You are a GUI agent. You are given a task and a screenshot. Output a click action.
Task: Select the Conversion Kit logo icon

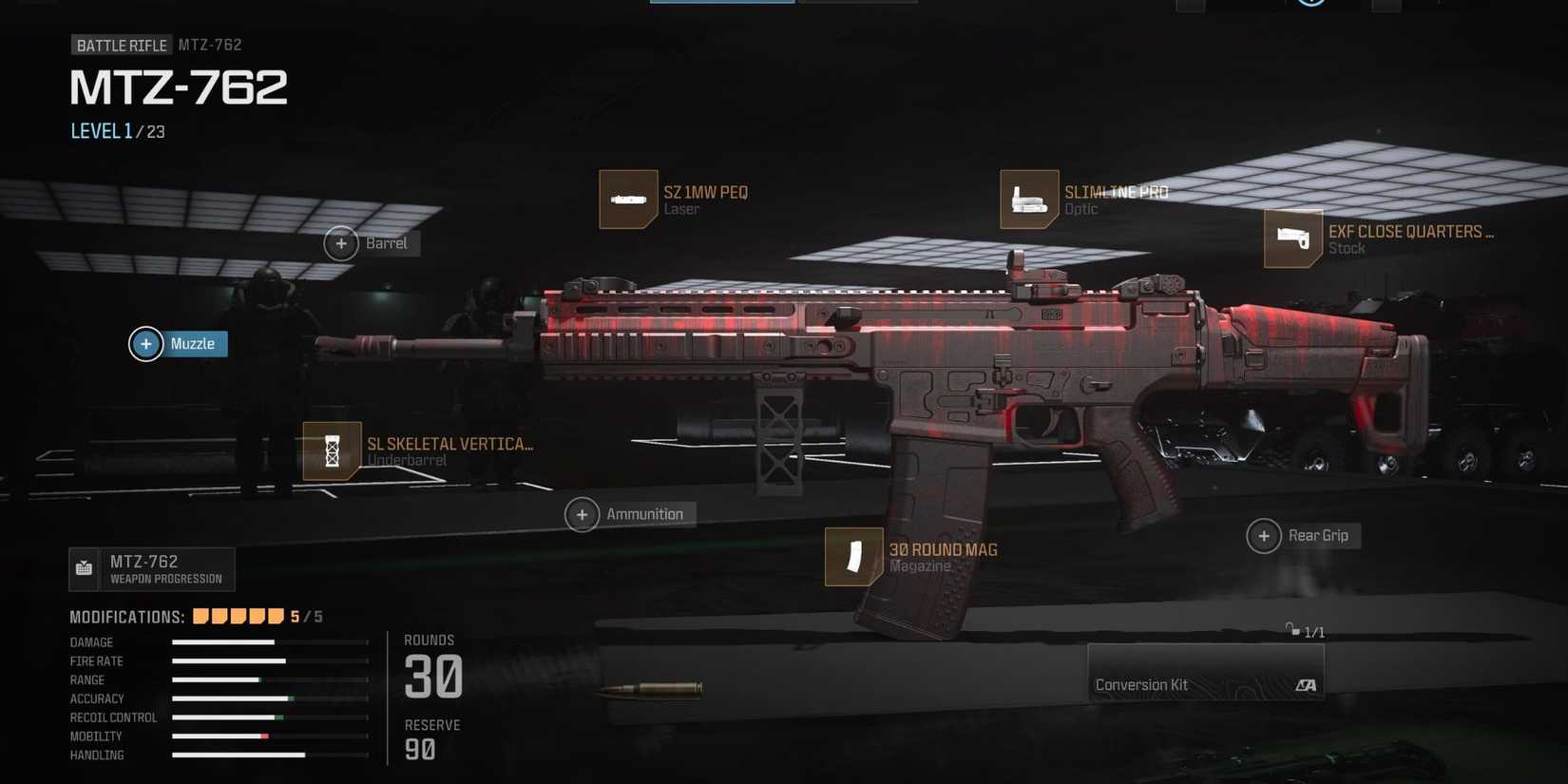pyautogui.click(x=1309, y=684)
